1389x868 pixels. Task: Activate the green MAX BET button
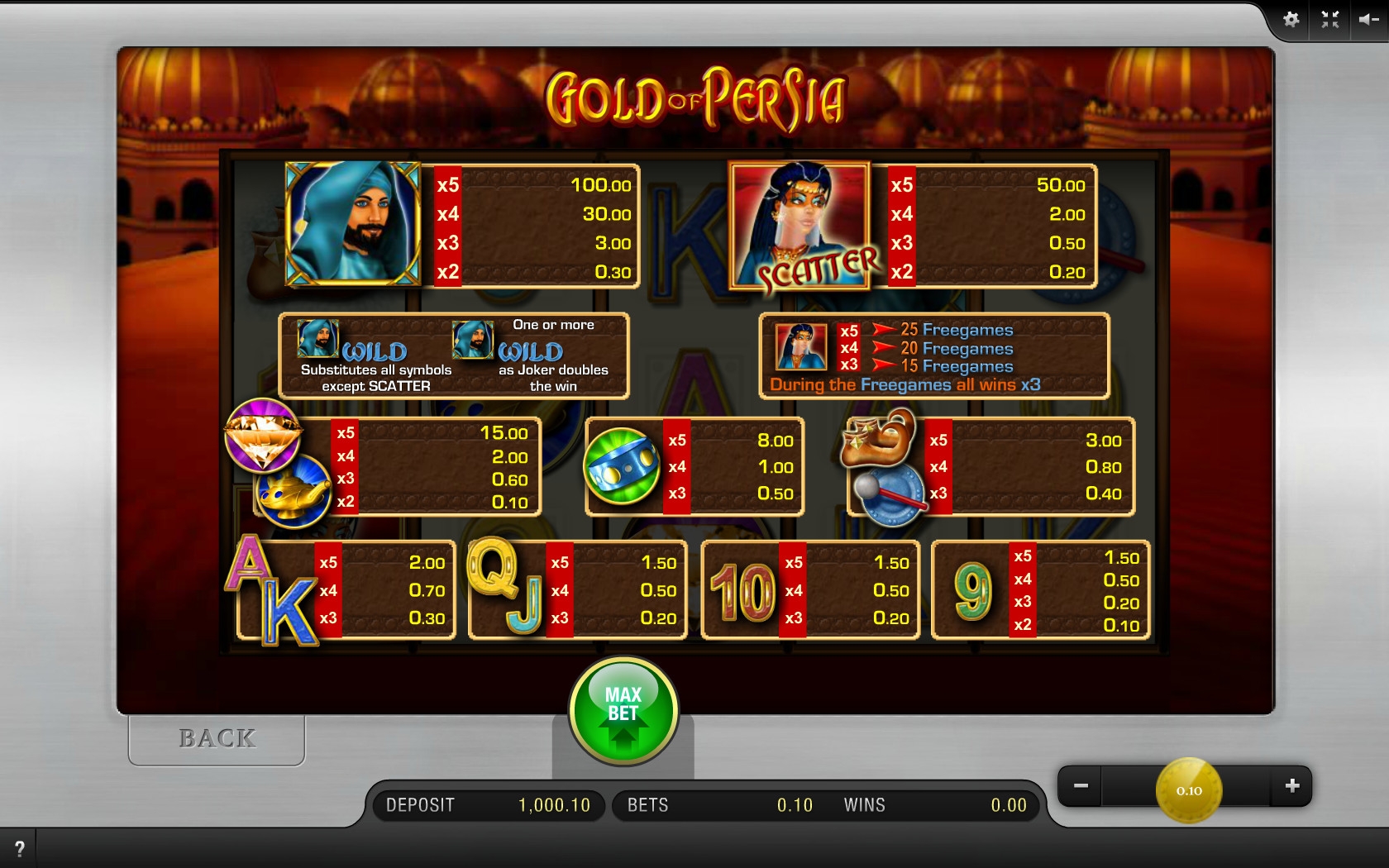click(x=623, y=710)
